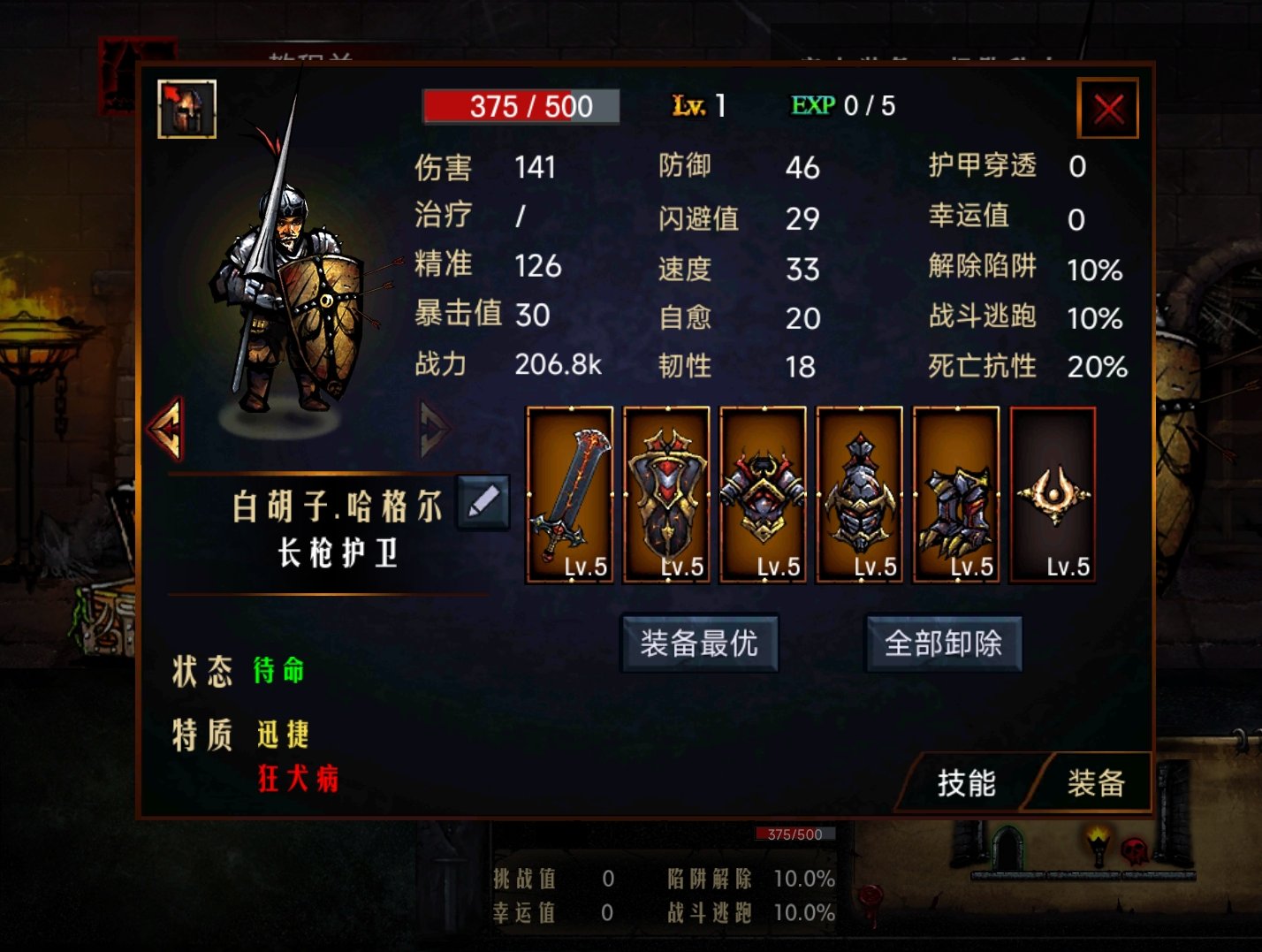Select the clawed boots slot
The width and height of the screenshot is (1262, 952).
pyautogui.click(x=956, y=494)
